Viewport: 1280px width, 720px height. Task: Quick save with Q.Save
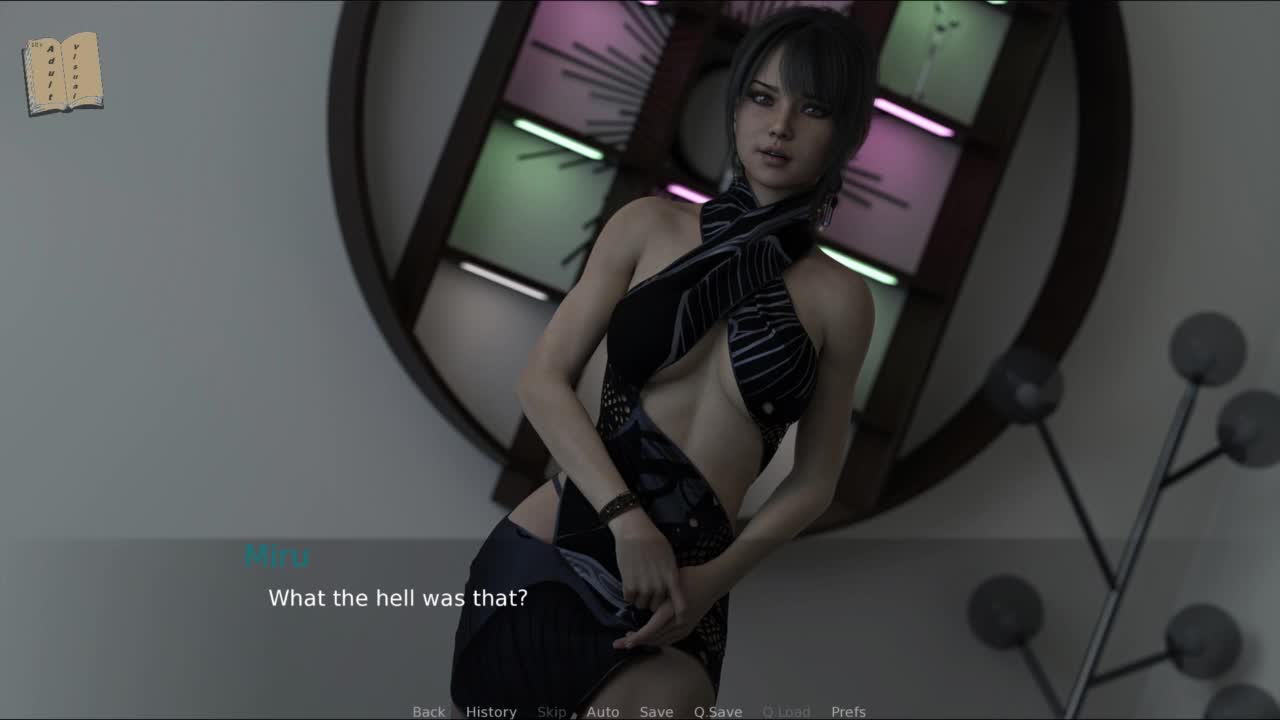(718, 711)
